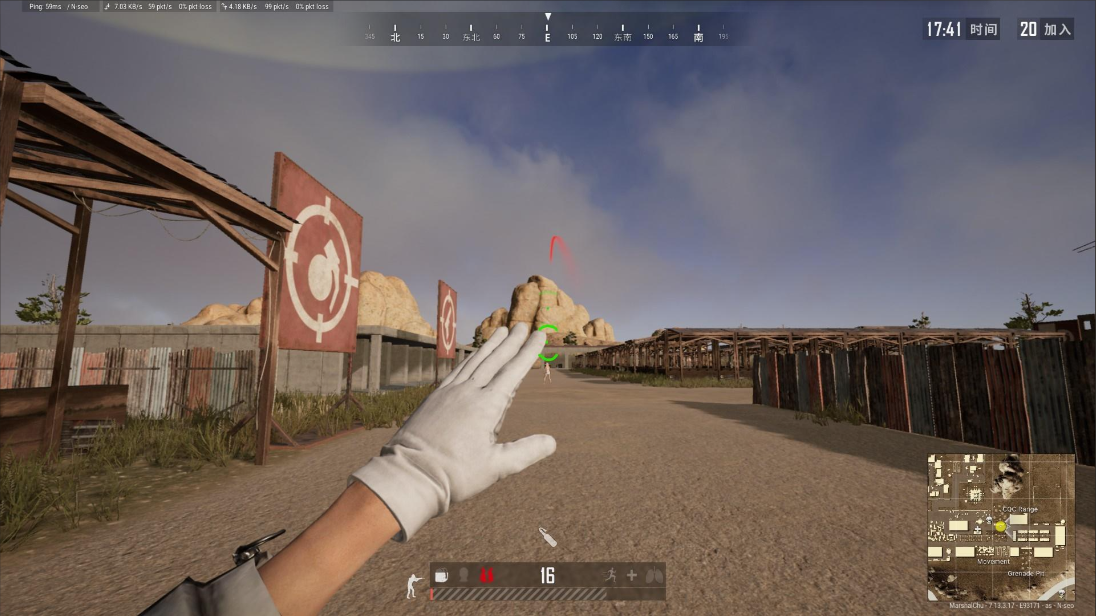Image resolution: width=1096 pixels, height=616 pixels.
Task: Click the bullet fire-mode icon above status bar
Action: point(547,537)
